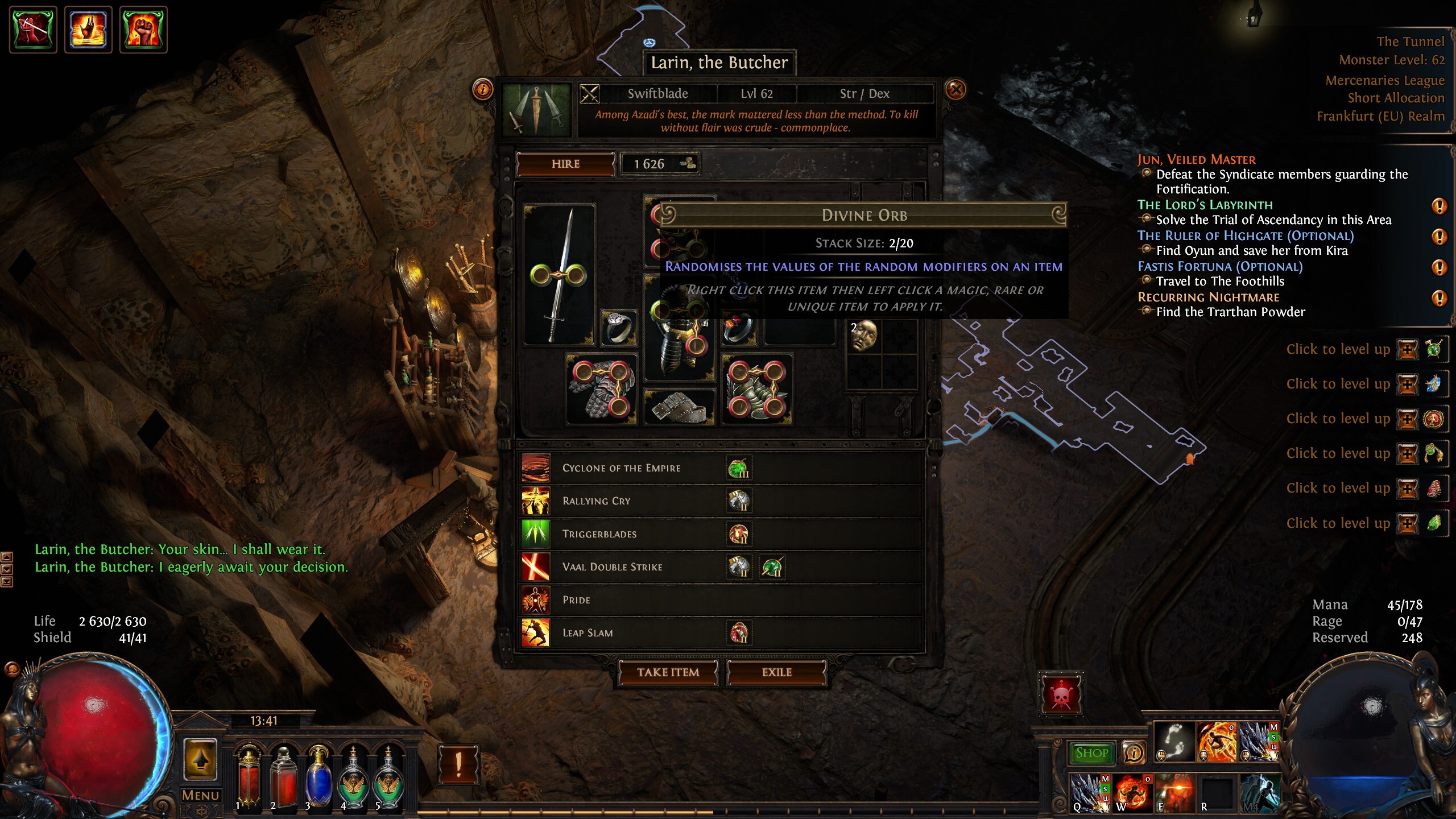Open the Menu button
This screenshot has width=1456, height=819.
(x=200, y=795)
